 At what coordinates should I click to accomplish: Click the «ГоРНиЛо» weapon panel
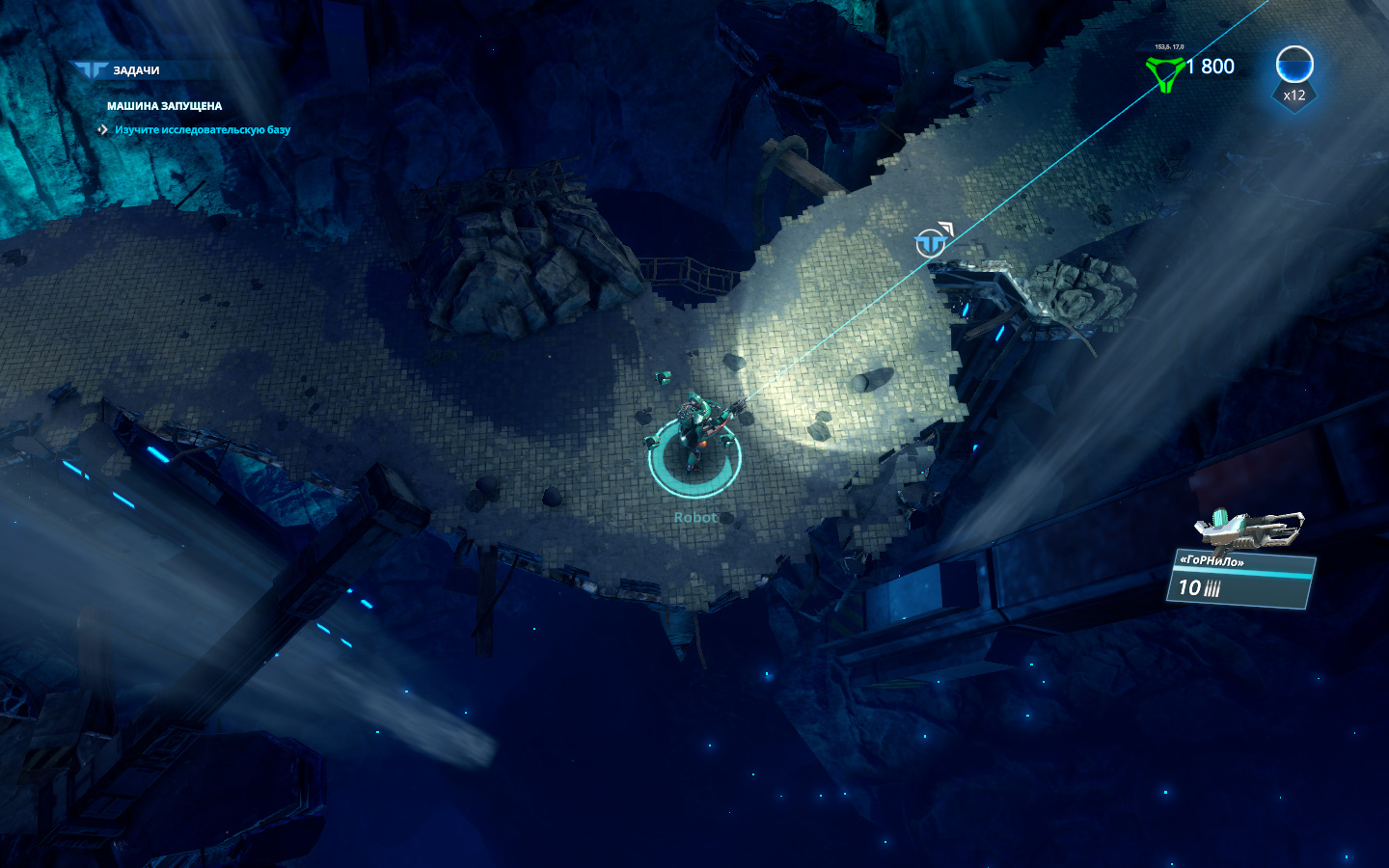pos(1239,579)
